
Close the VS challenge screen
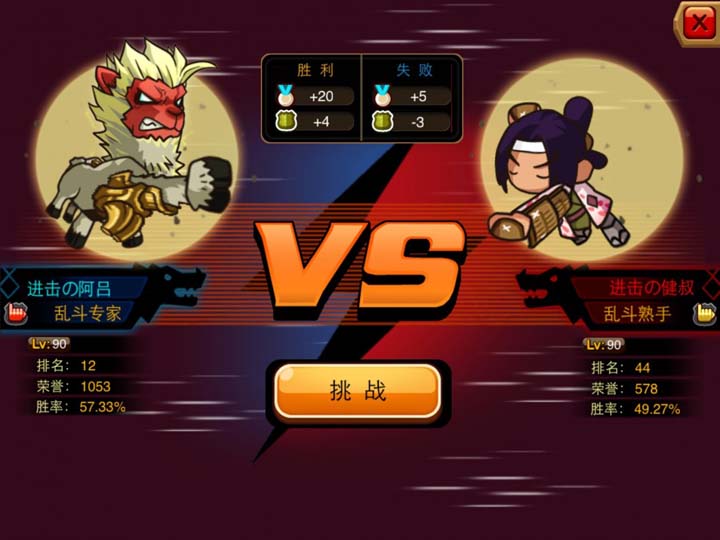tap(698, 24)
